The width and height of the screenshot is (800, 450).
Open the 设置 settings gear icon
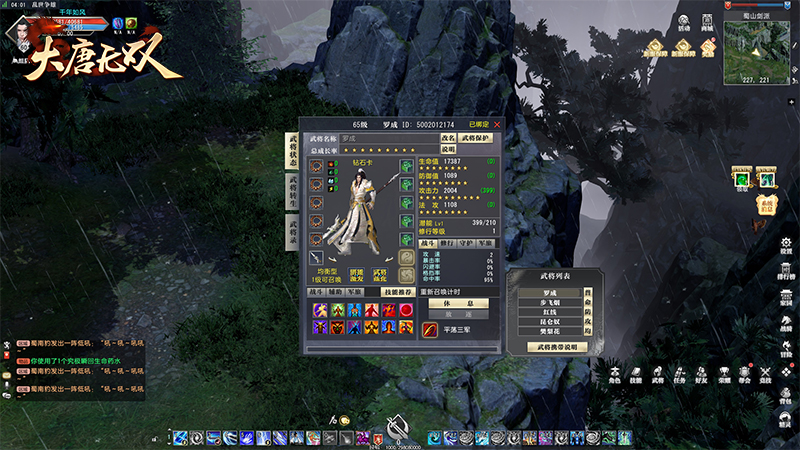point(786,243)
